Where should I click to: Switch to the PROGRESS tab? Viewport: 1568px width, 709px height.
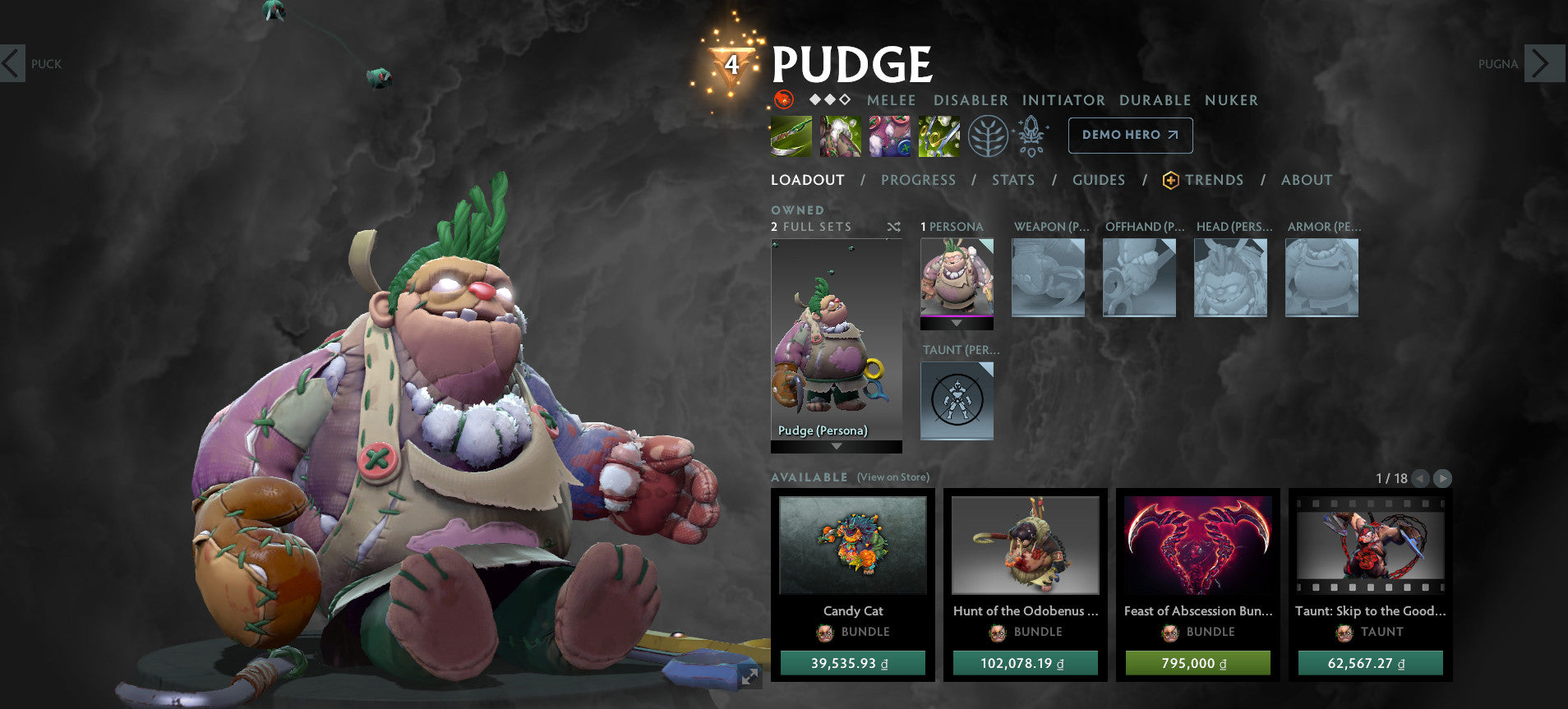(918, 180)
